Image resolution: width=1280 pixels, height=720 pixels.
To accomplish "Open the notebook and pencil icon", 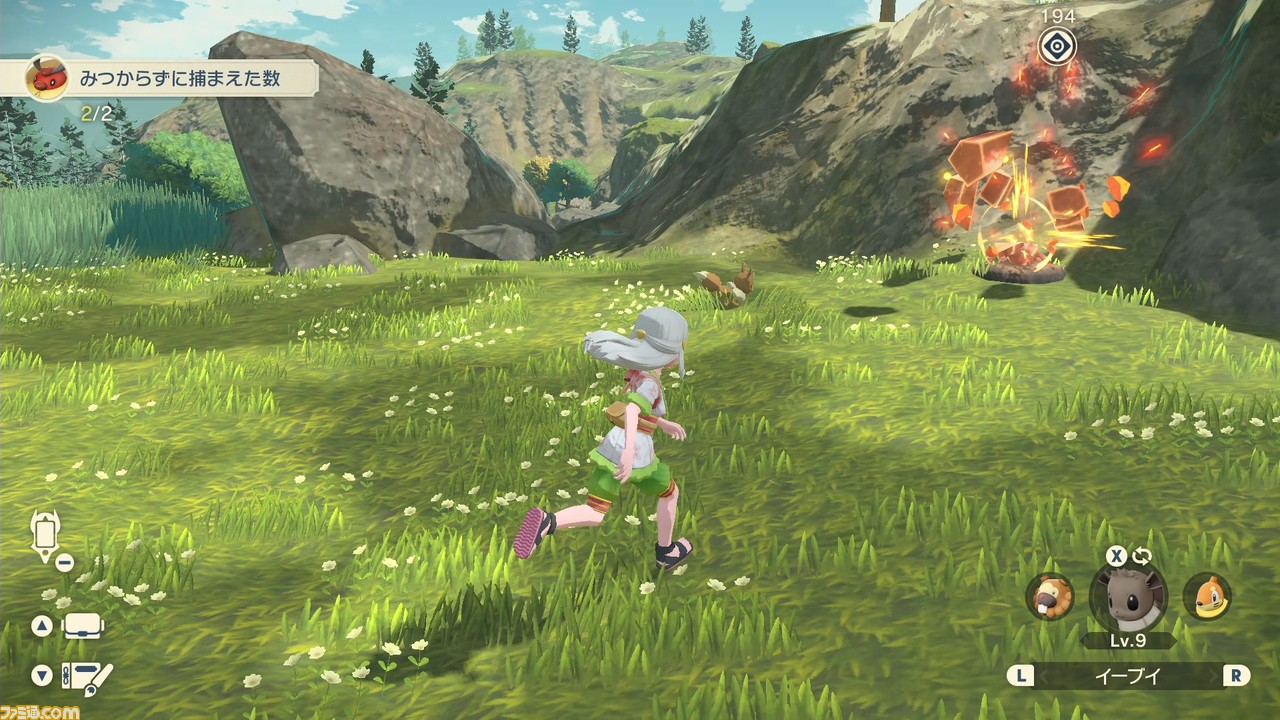I will (x=87, y=676).
